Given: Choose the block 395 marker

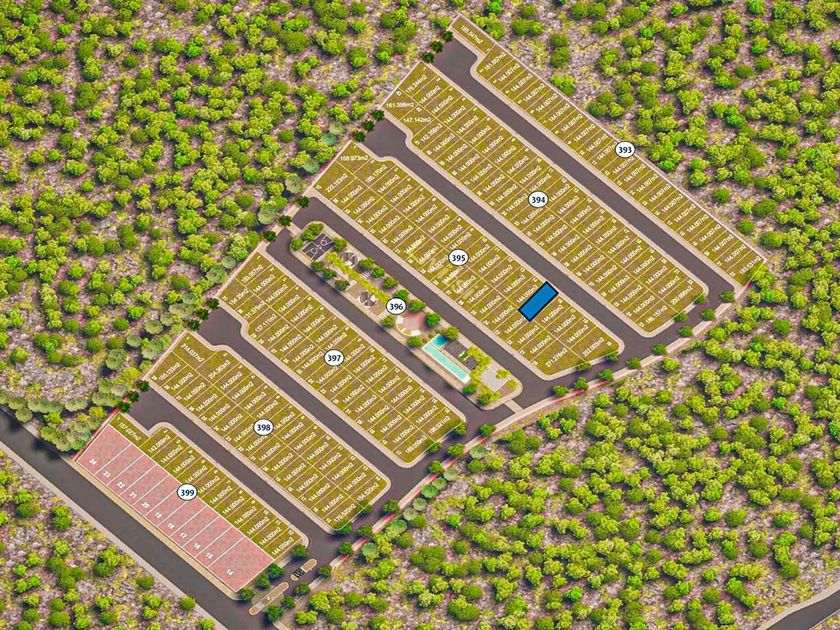Looking at the screenshot, I should point(458,257).
